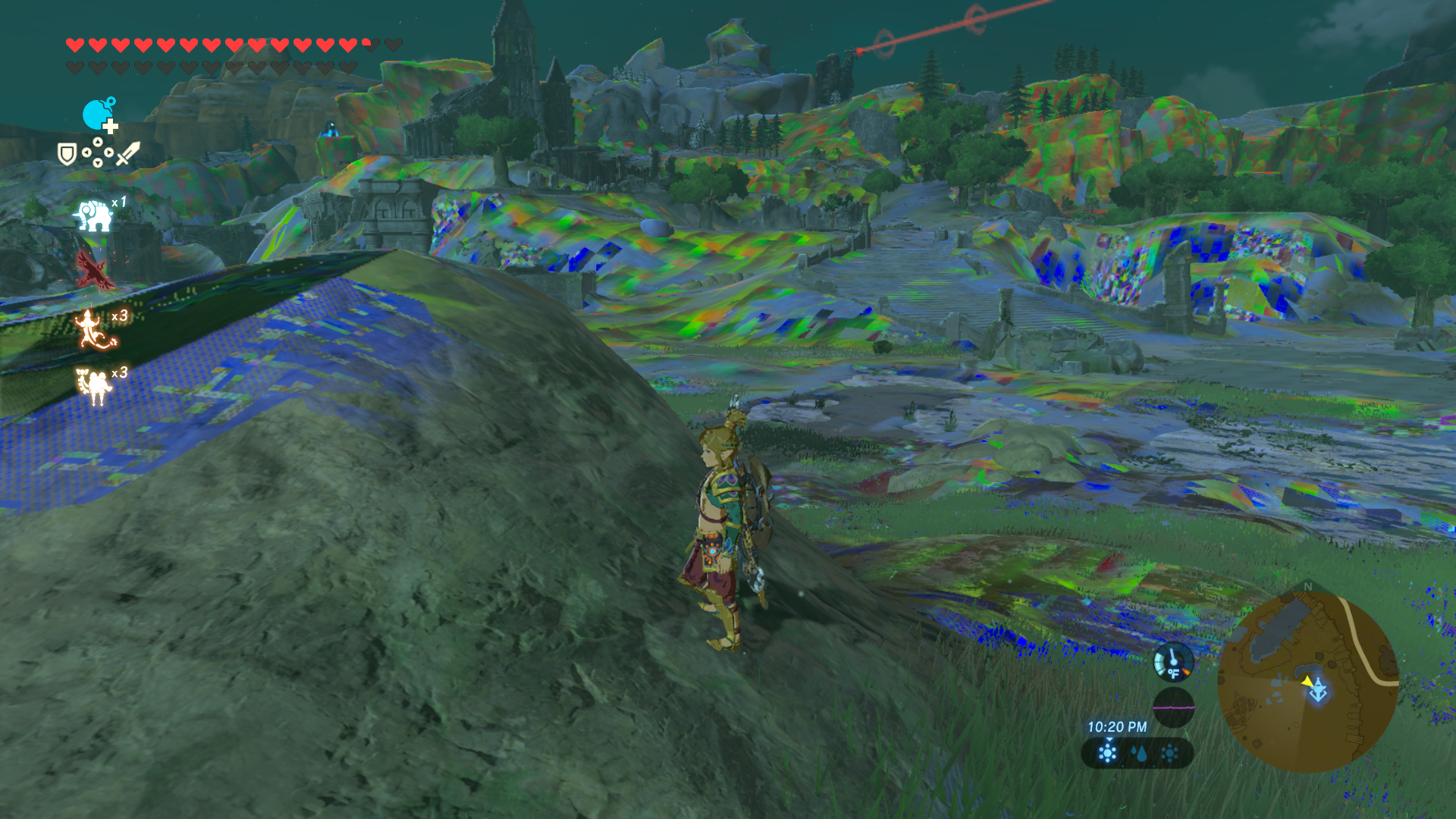The width and height of the screenshot is (1456, 819).
Task: Select the Remote Bomb rune icon
Action: (99, 115)
